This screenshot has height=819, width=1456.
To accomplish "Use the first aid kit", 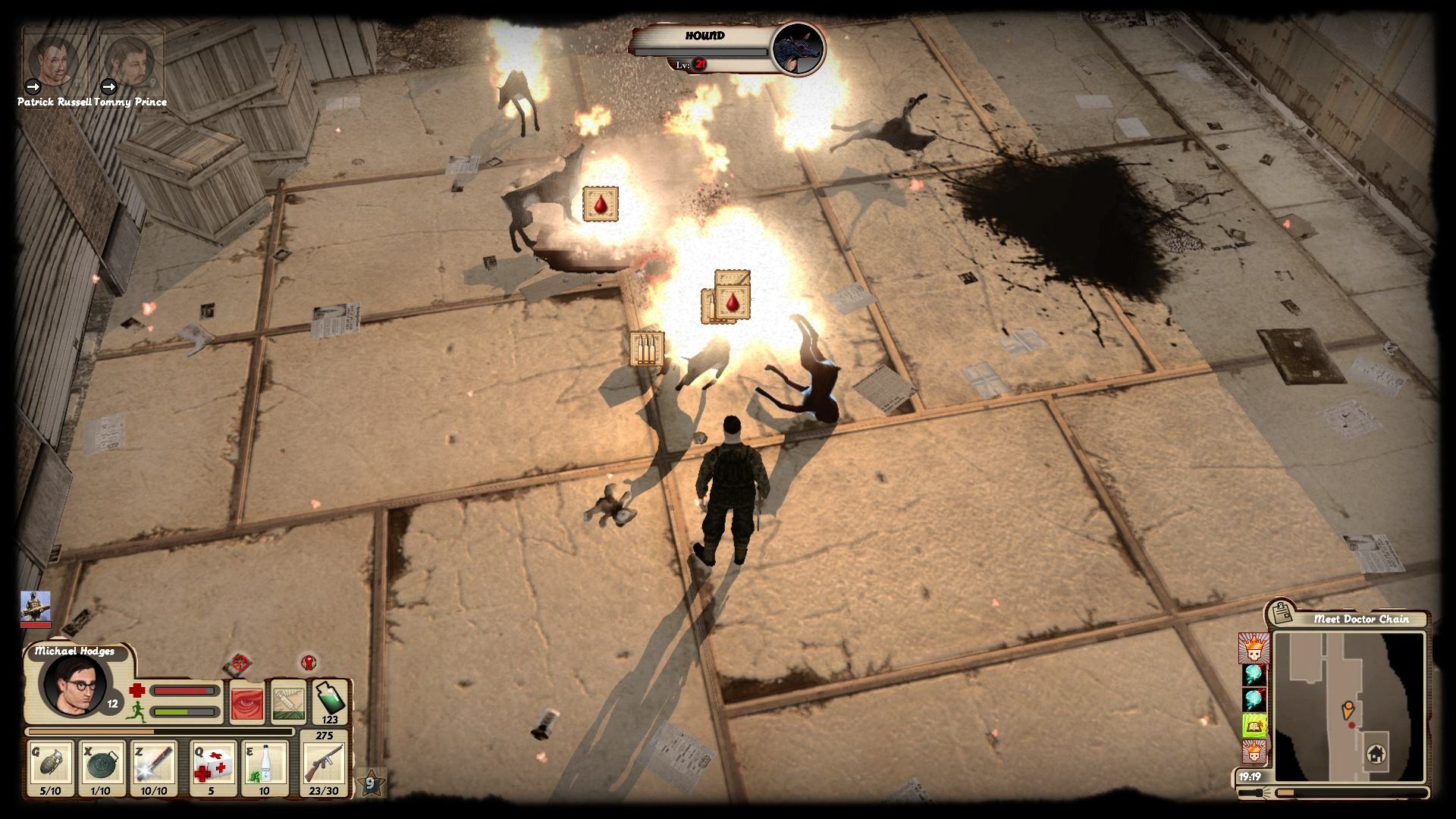I will coord(212,767).
